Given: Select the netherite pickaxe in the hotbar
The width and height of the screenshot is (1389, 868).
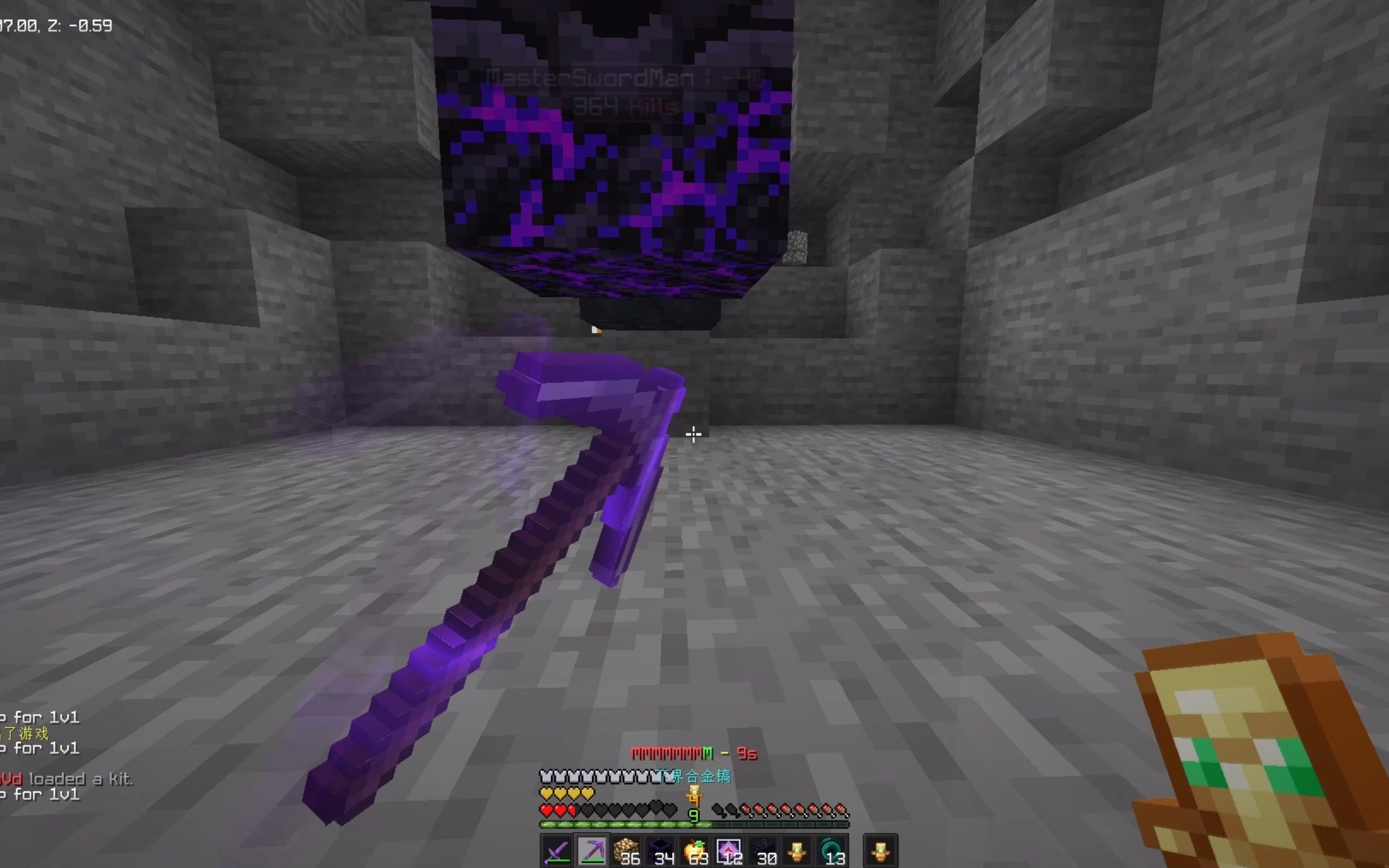Looking at the screenshot, I should coord(591,851).
